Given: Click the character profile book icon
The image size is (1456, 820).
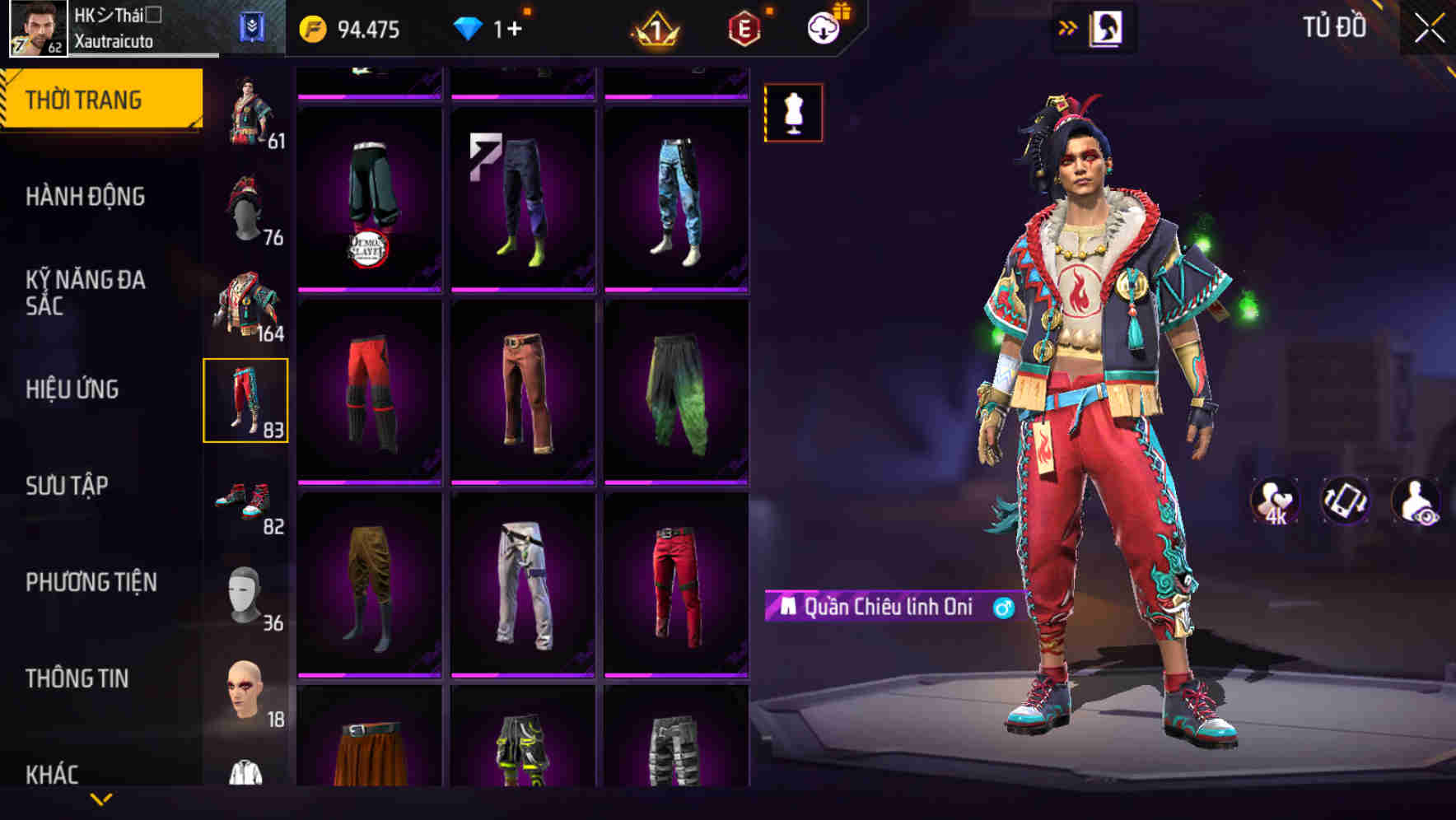Looking at the screenshot, I should click(1108, 27).
